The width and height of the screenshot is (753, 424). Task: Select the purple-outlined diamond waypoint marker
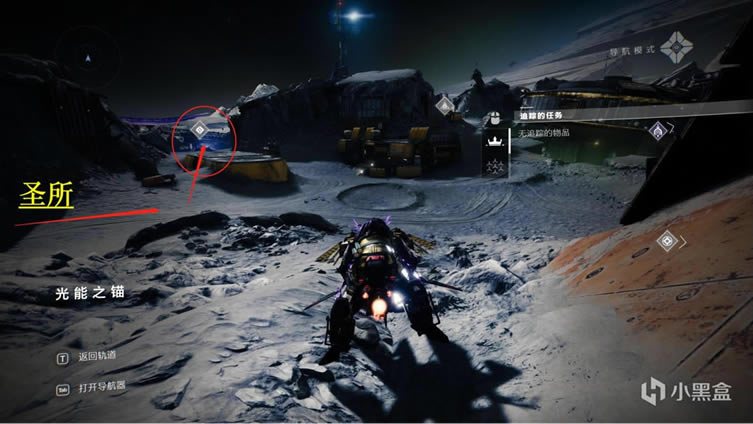click(658, 129)
